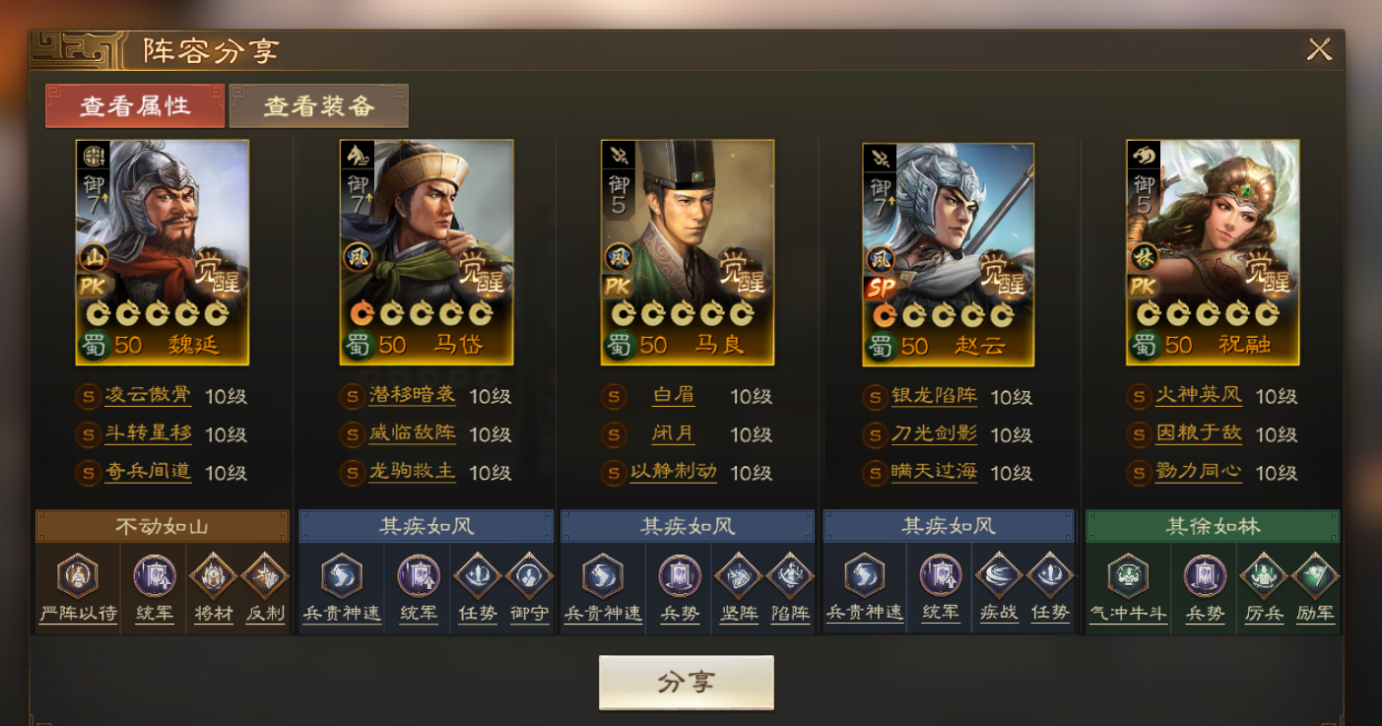Open the 凌云傲骨 skill link

147,396
